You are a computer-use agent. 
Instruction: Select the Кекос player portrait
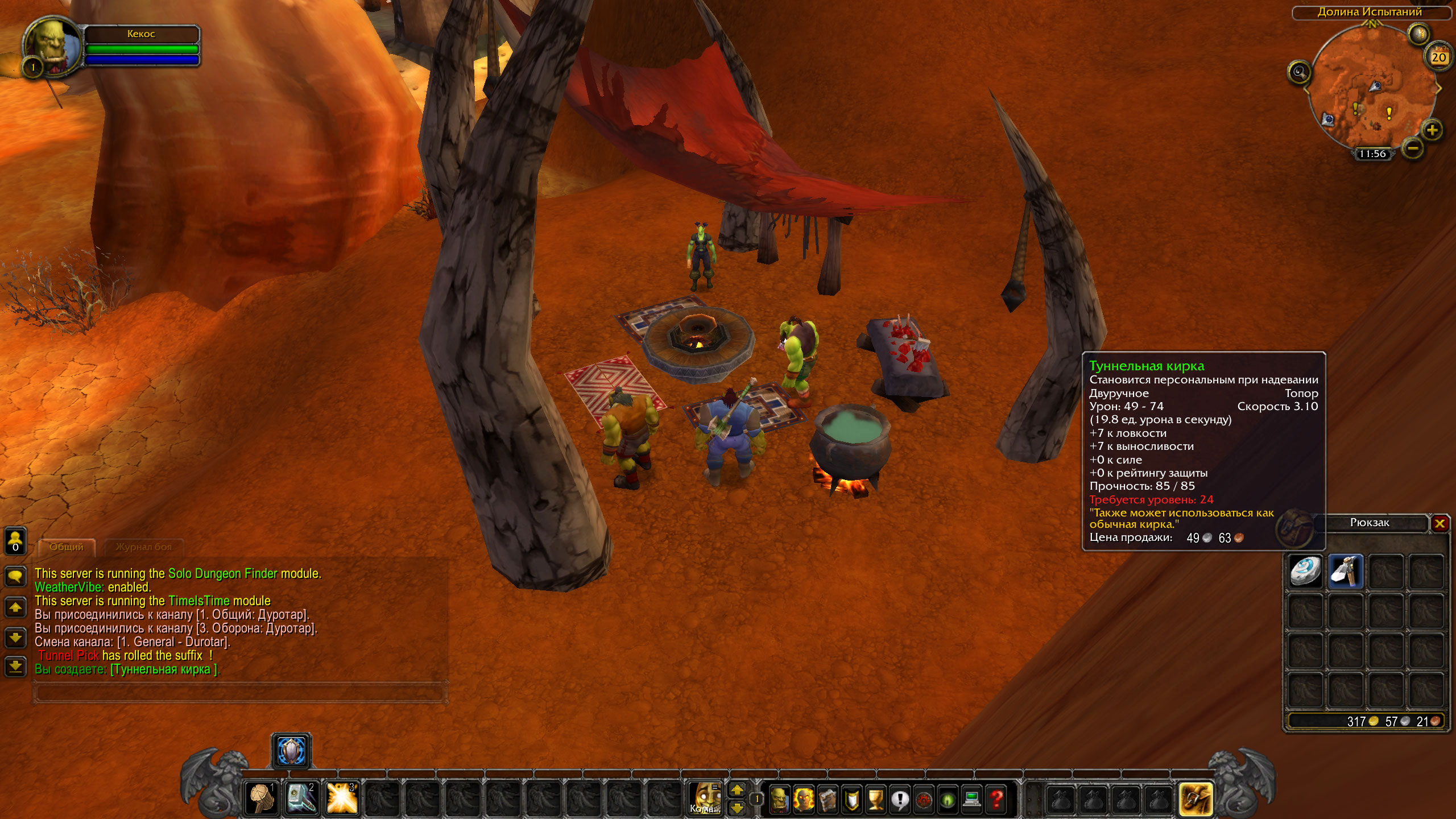point(52,45)
